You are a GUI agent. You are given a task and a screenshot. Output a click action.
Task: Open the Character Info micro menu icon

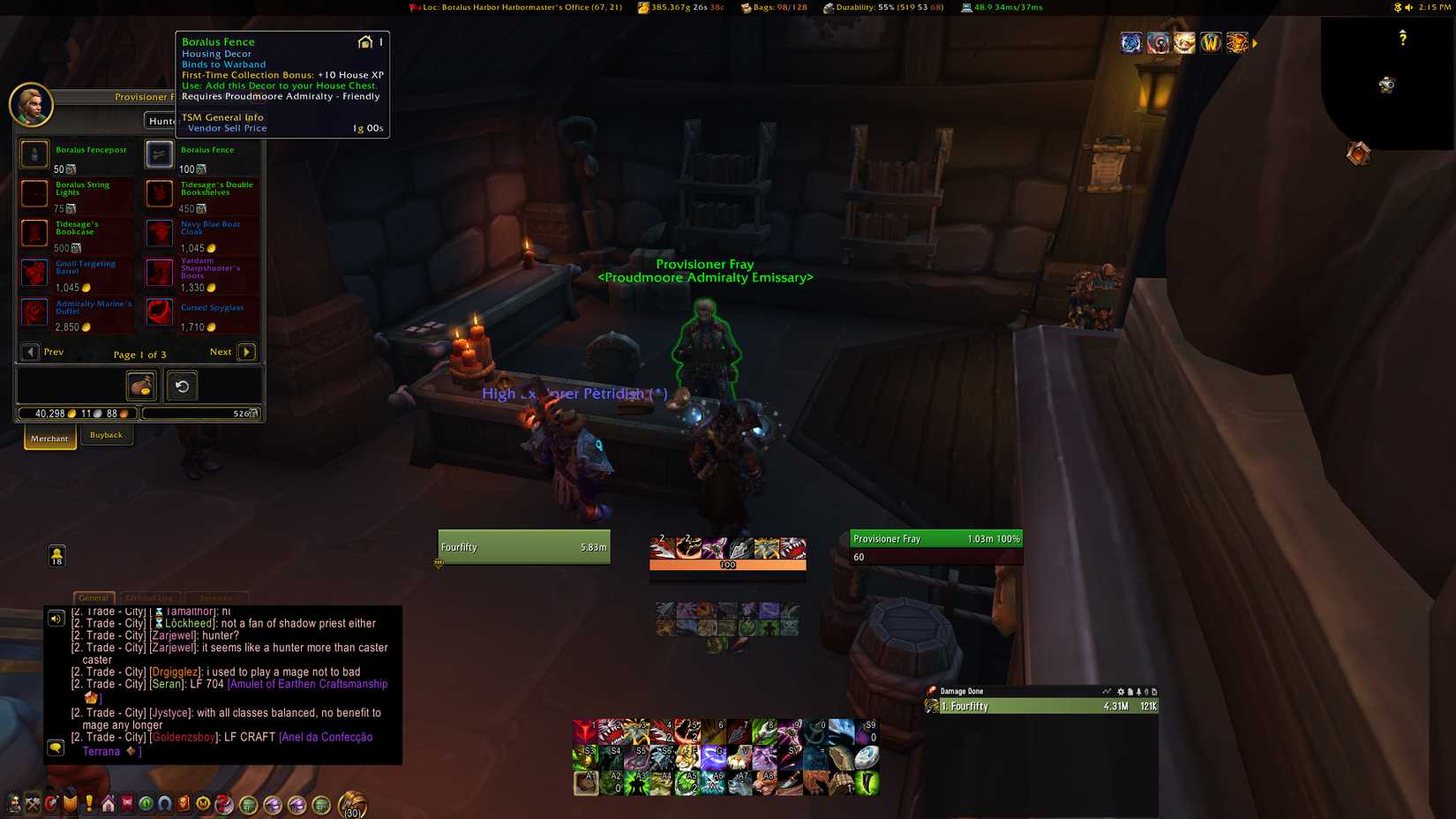[x=12, y=805]
